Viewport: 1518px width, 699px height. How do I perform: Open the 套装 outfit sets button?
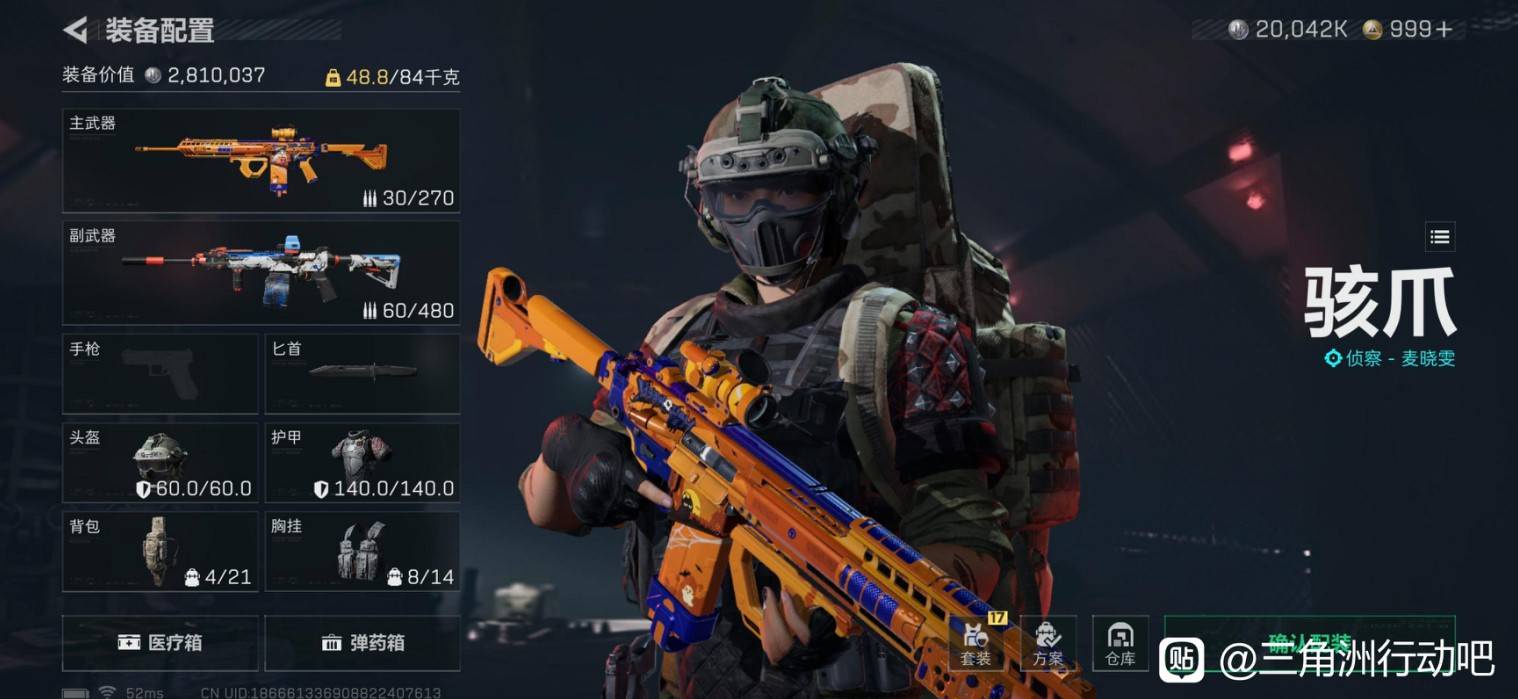point(976,643)
